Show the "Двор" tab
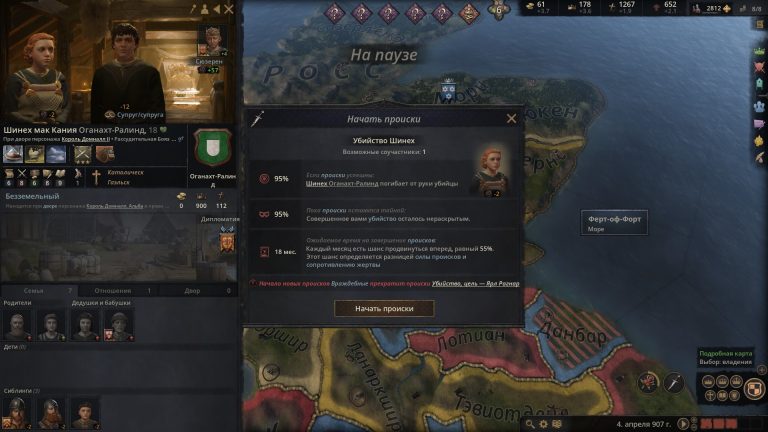The height and width of the screenshot is (432, 768). 193,290
